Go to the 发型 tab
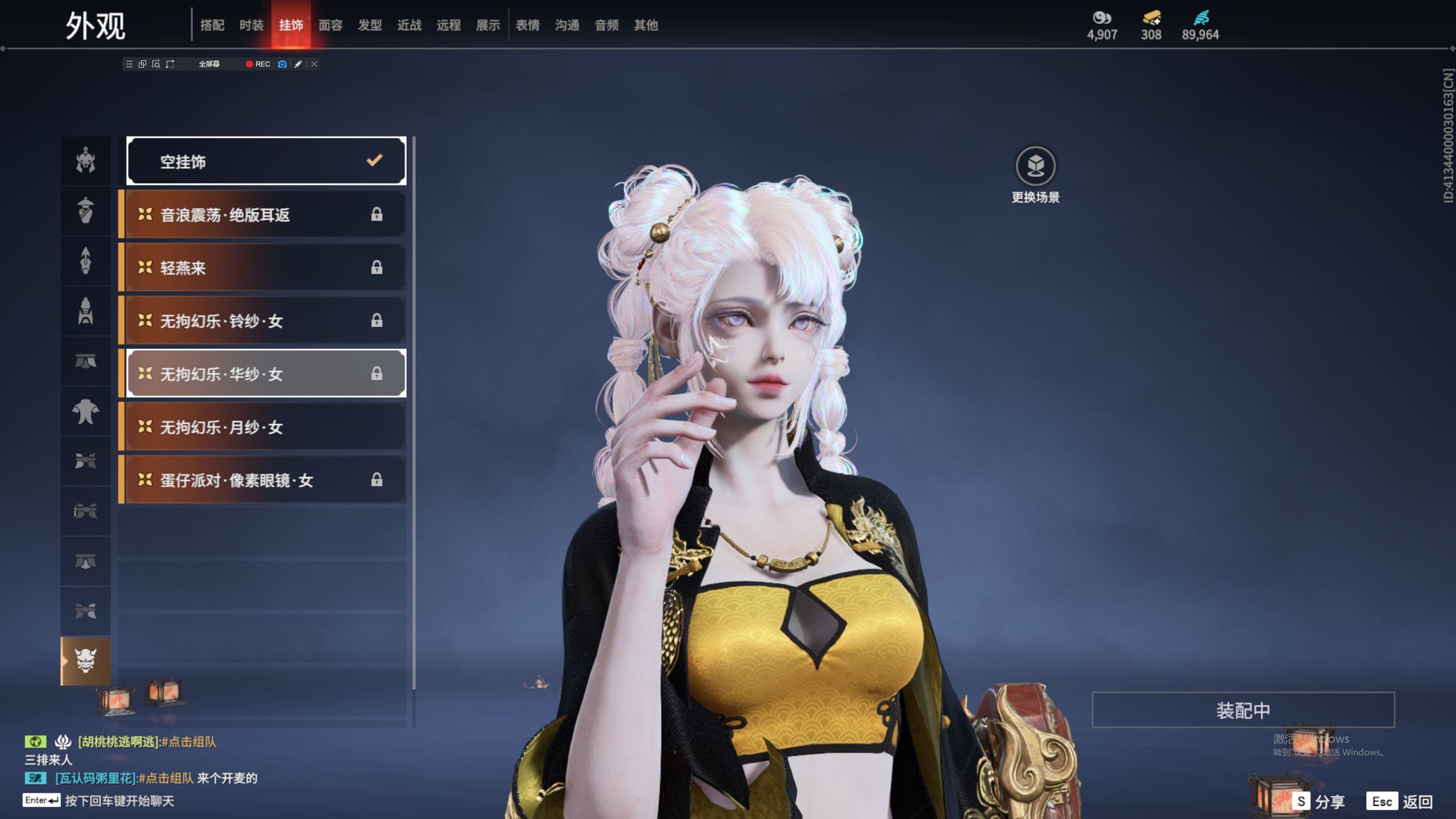This screenshot has width=1456, height=819. (x=370, y=25)
